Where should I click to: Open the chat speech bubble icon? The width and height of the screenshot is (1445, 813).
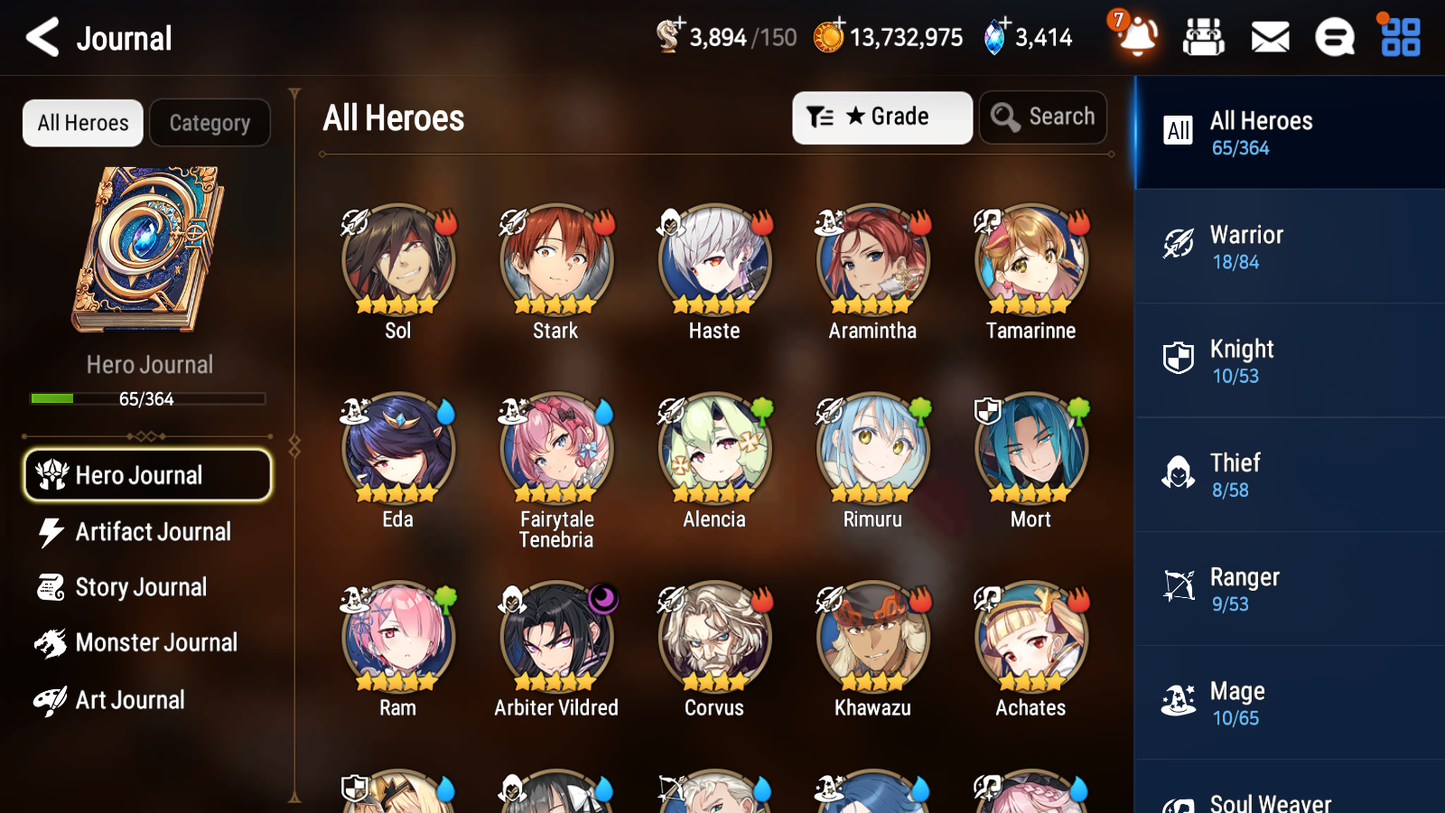point(1335,36)
